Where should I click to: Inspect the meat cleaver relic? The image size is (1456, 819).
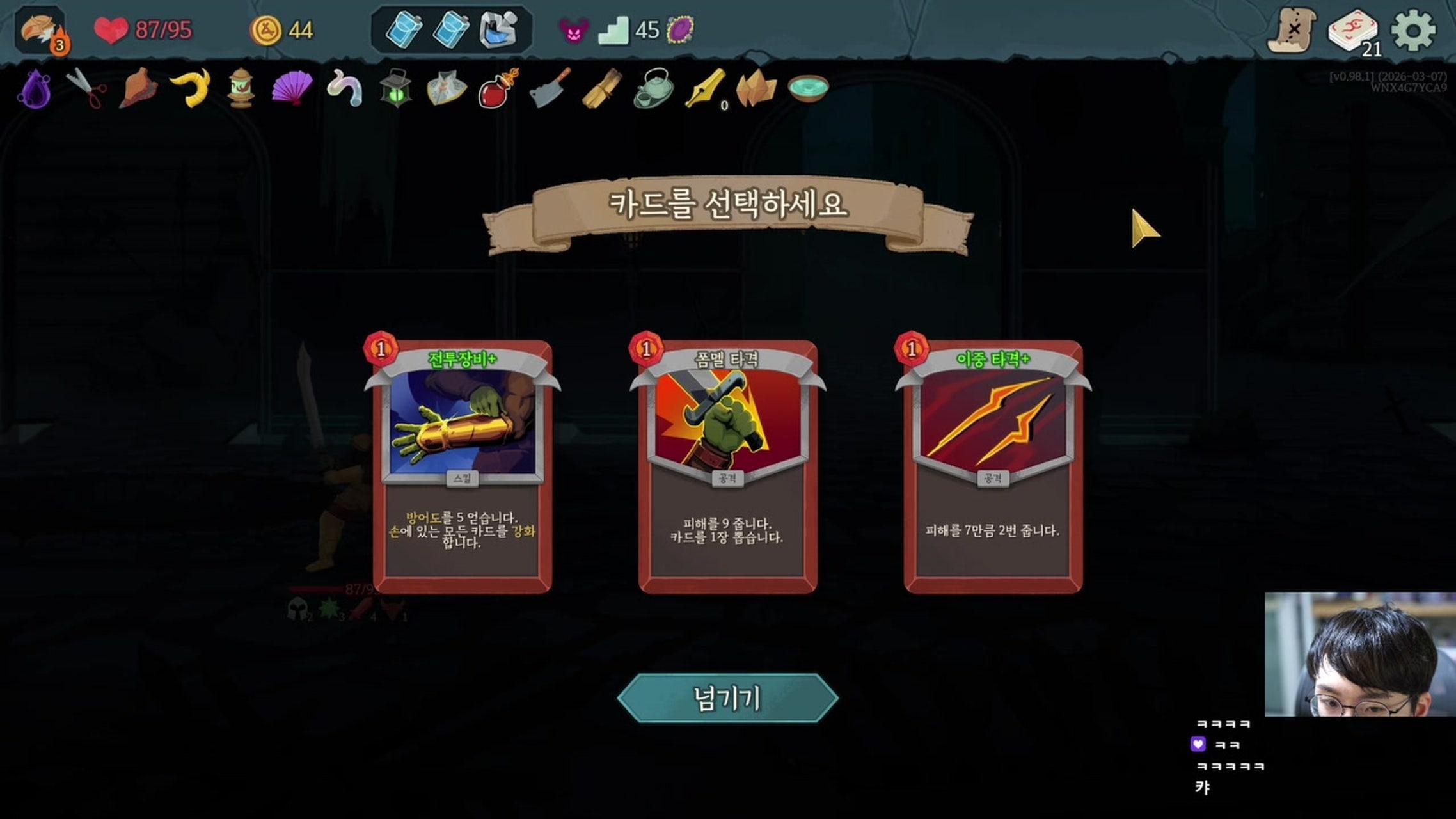pyautogui.click(x=550, y=87)
